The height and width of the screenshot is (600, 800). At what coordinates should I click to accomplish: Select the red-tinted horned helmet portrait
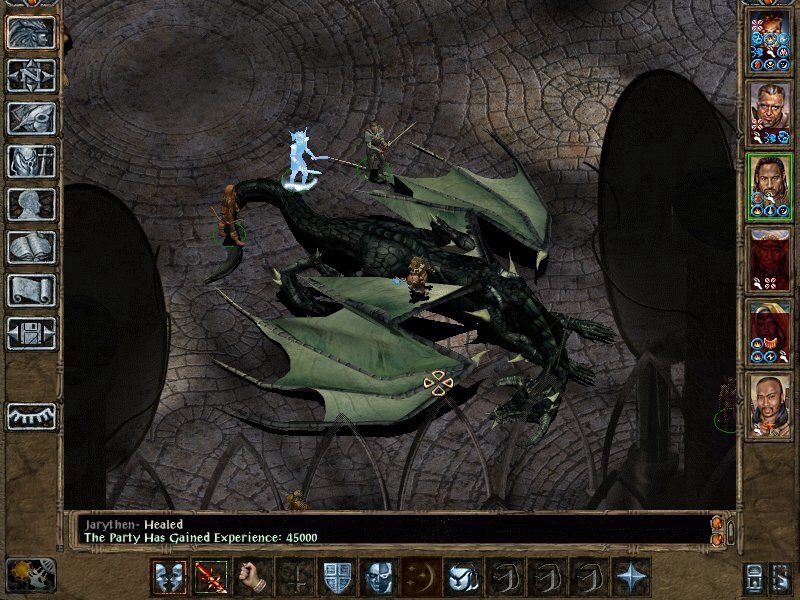click(770, 260)
